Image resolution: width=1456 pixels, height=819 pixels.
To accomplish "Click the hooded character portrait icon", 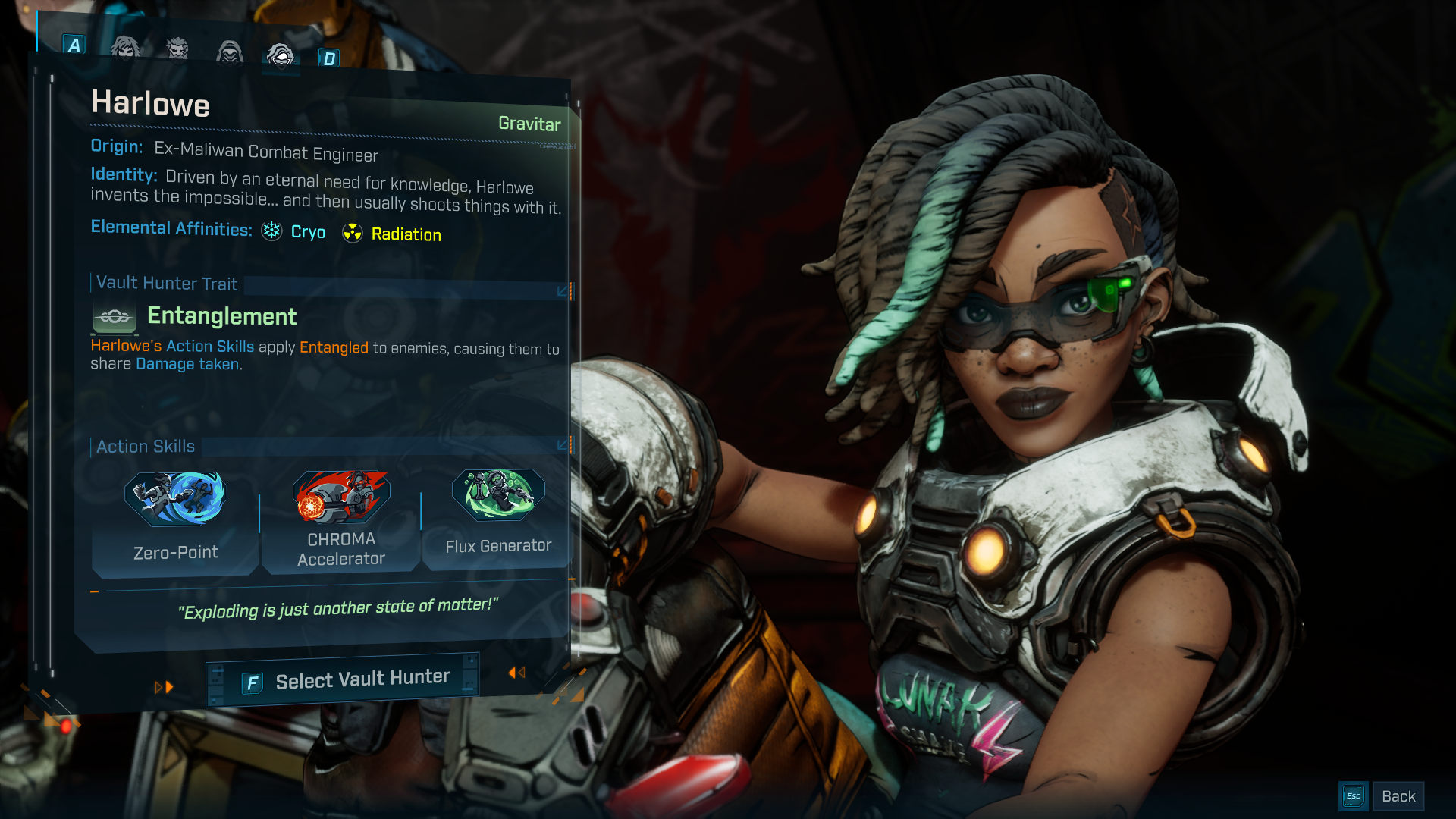I will [230, 52].
